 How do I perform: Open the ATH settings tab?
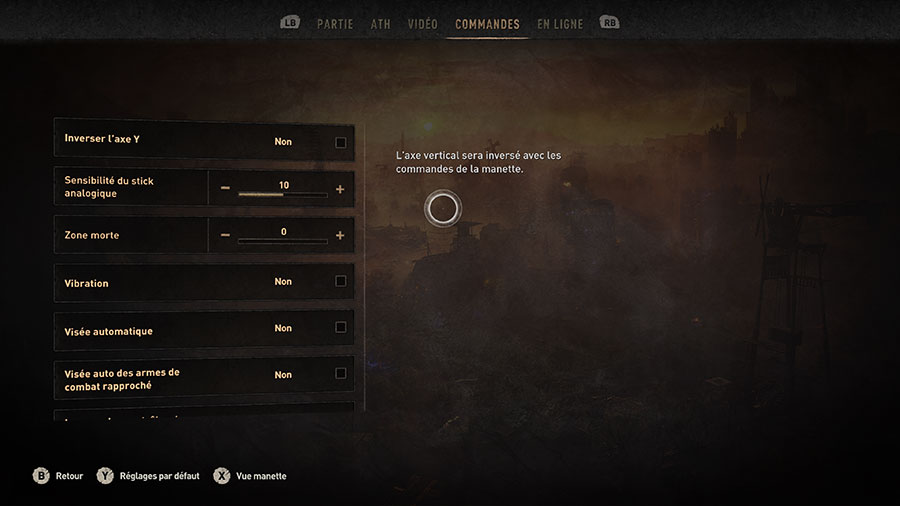tap(380, 24)
